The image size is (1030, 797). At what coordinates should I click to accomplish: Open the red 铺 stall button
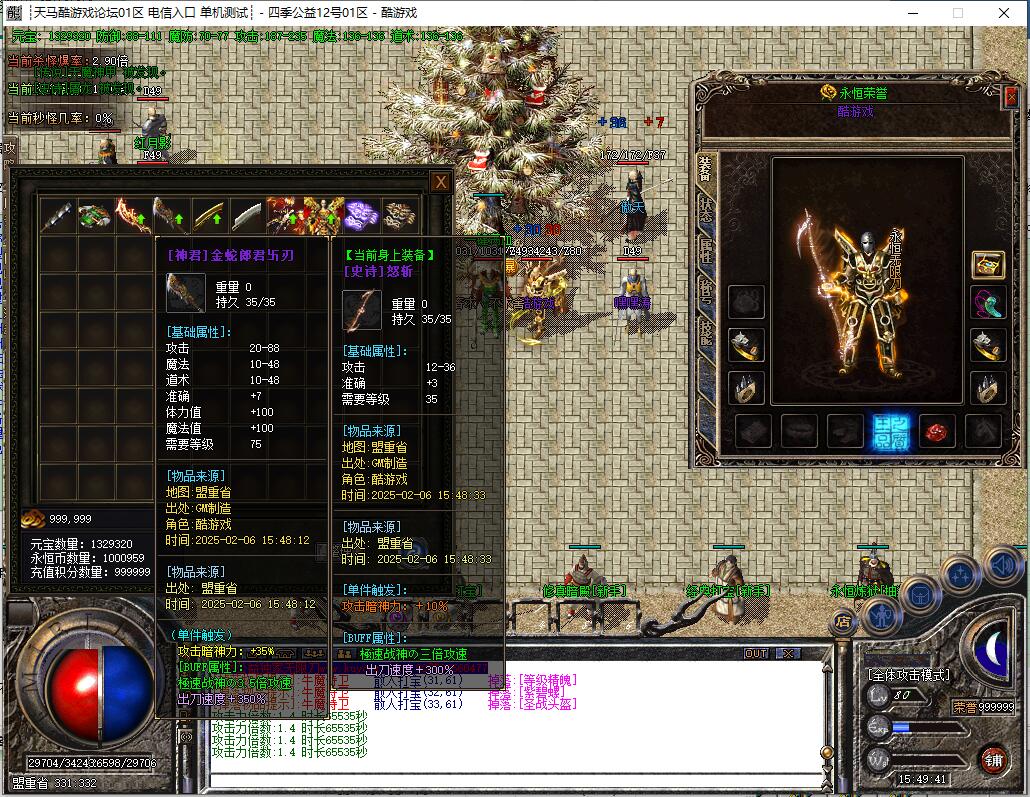(993, 759)
